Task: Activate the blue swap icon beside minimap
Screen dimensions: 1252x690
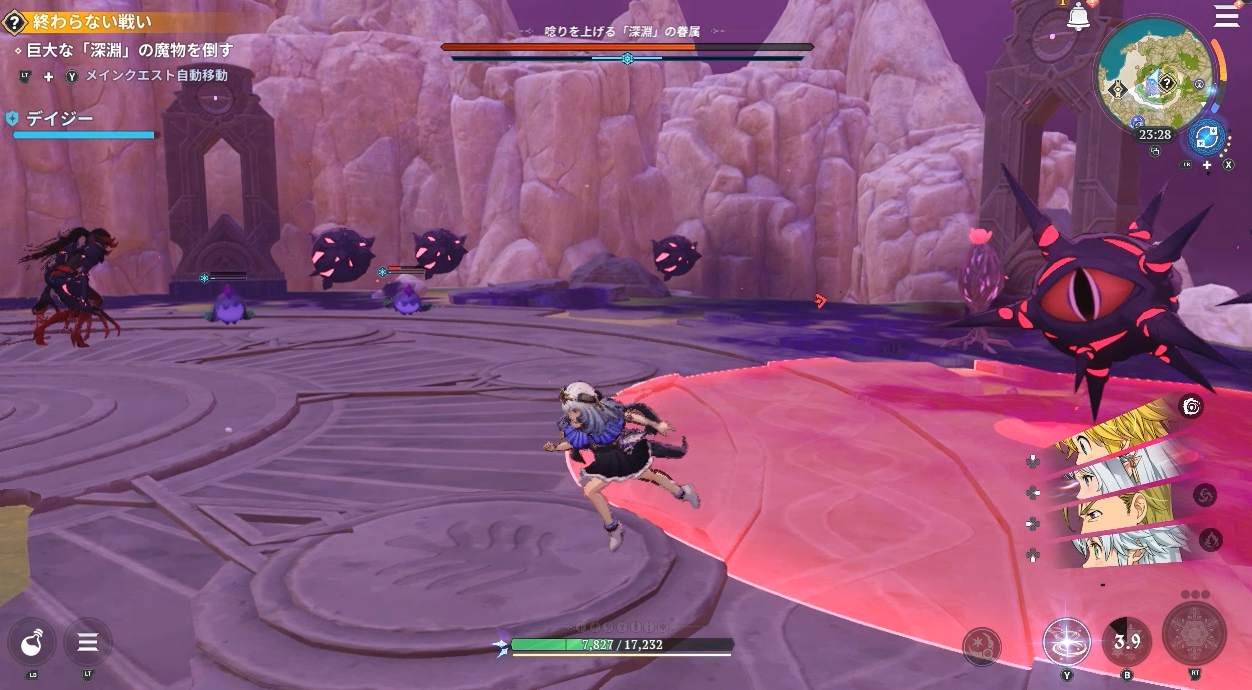Action: click(x=1206, y=136)
